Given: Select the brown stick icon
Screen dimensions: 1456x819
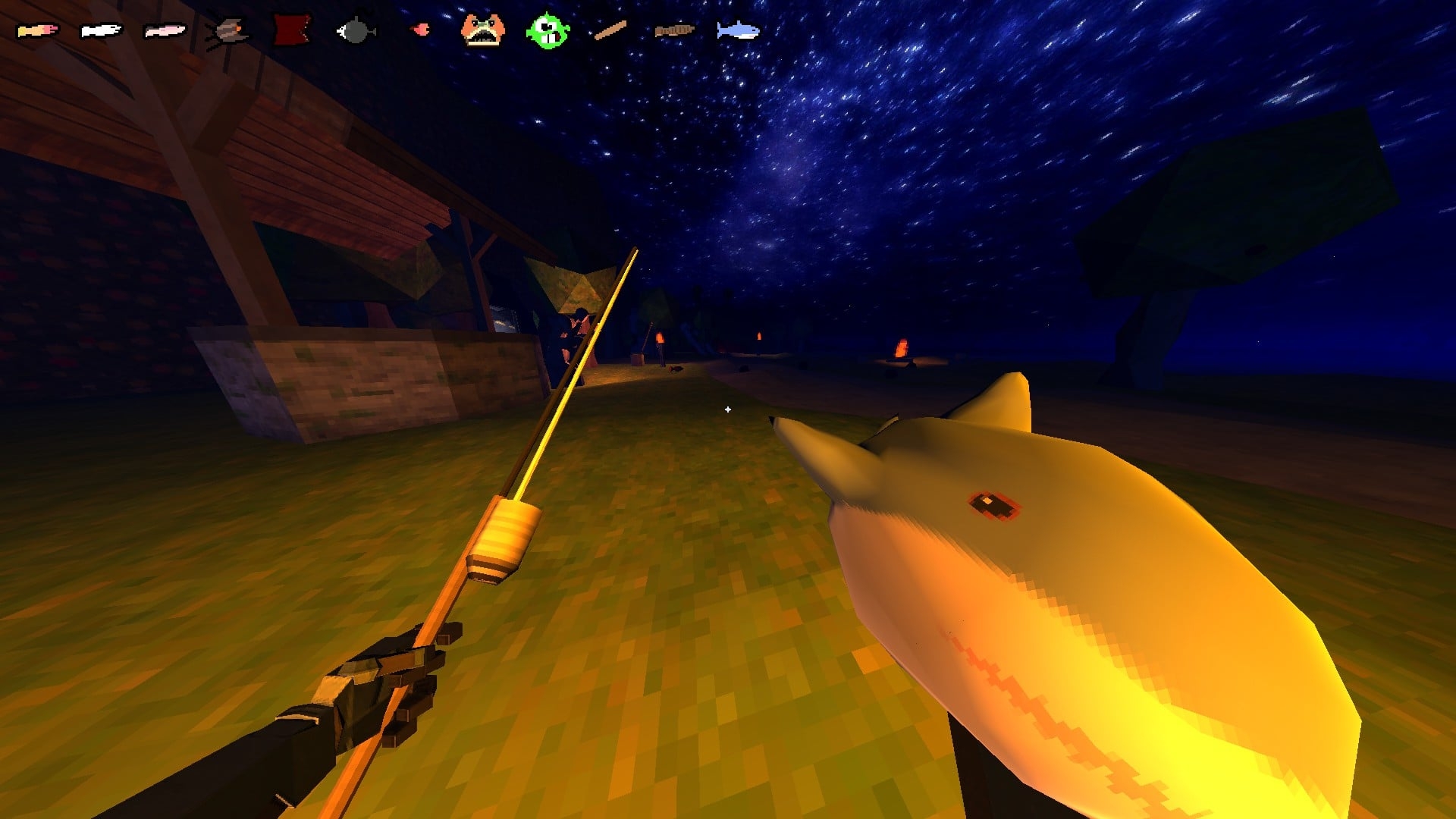Looking at the screenshot, I should (610, 30).
